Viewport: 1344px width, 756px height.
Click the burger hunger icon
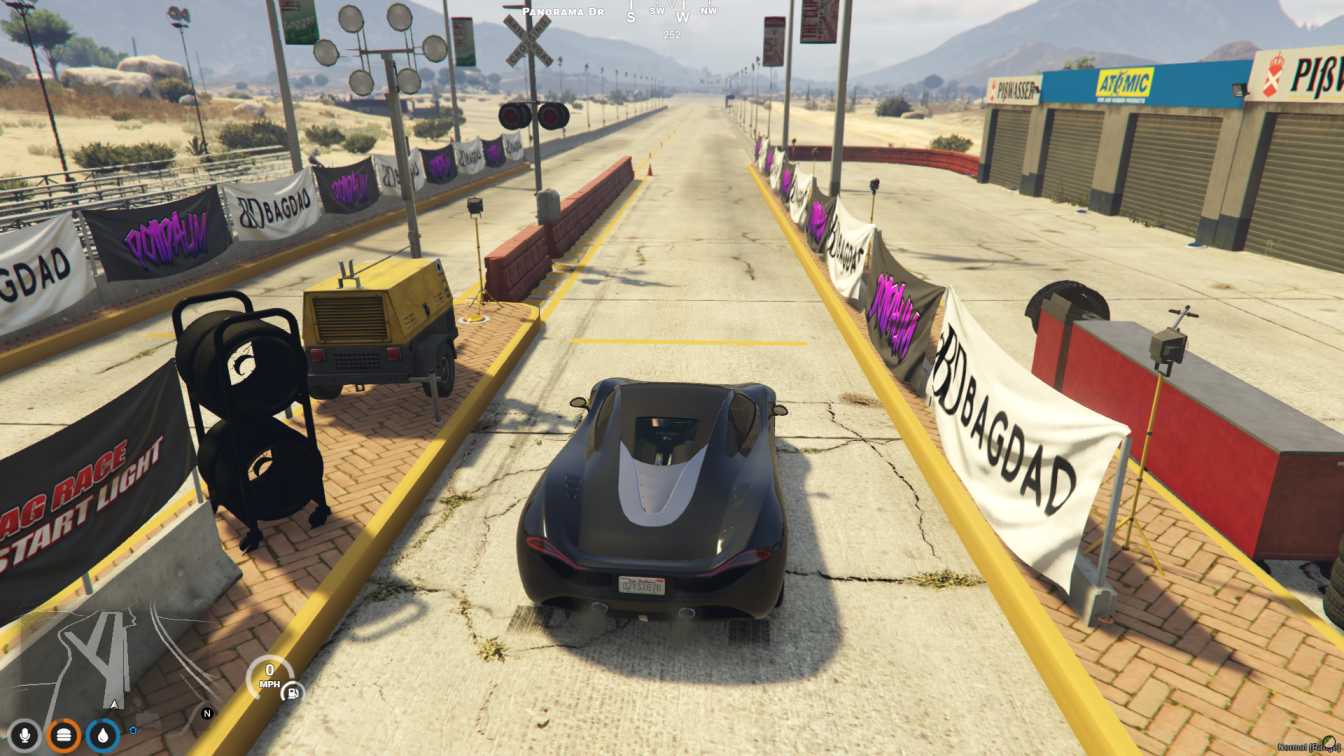click(x=64, y=735)
